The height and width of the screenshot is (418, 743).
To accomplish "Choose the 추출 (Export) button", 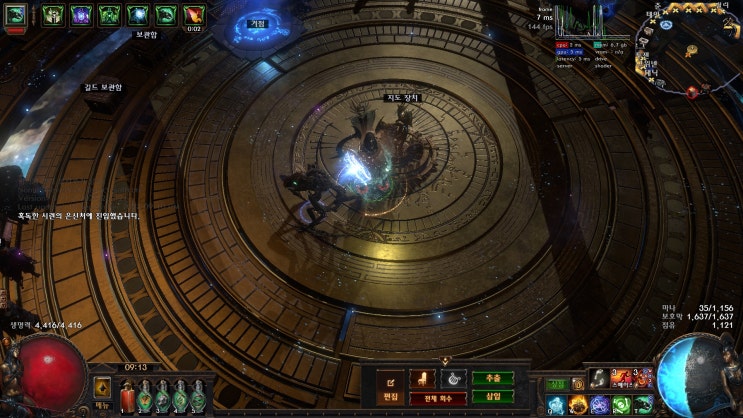I will 493,378.
